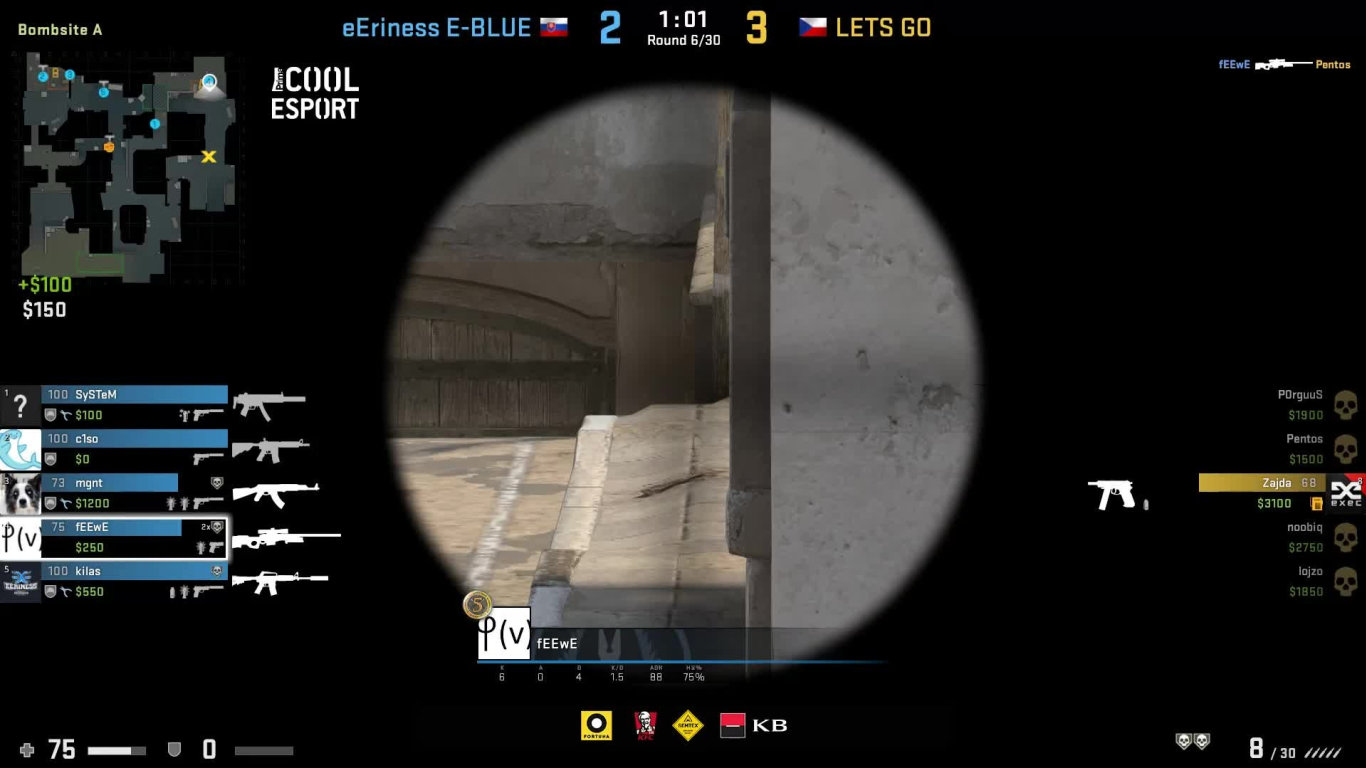This screenshot has height=768, width=1366.
Task: Click the KFC sponsor logo
Action: click(x=645, y=725)
